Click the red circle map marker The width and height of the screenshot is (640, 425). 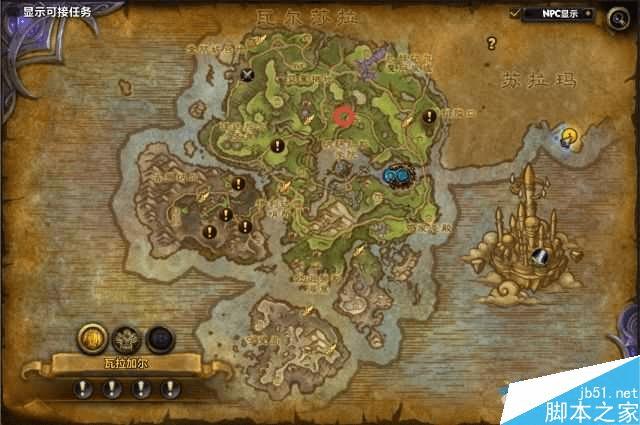[x=345, y=115]
